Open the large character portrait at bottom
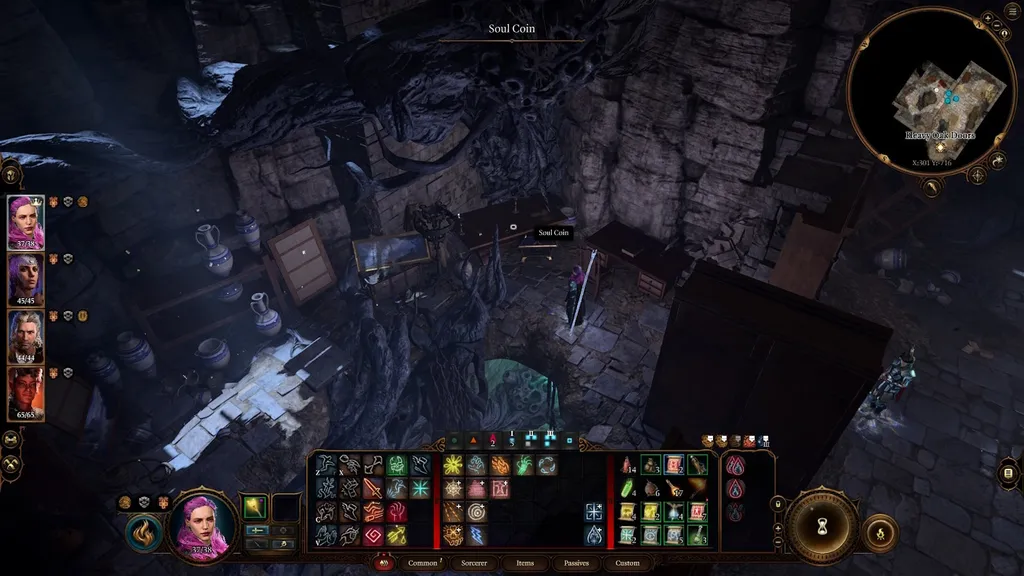The width and height of the screenshot is (1024, 576). click(205, 527)
